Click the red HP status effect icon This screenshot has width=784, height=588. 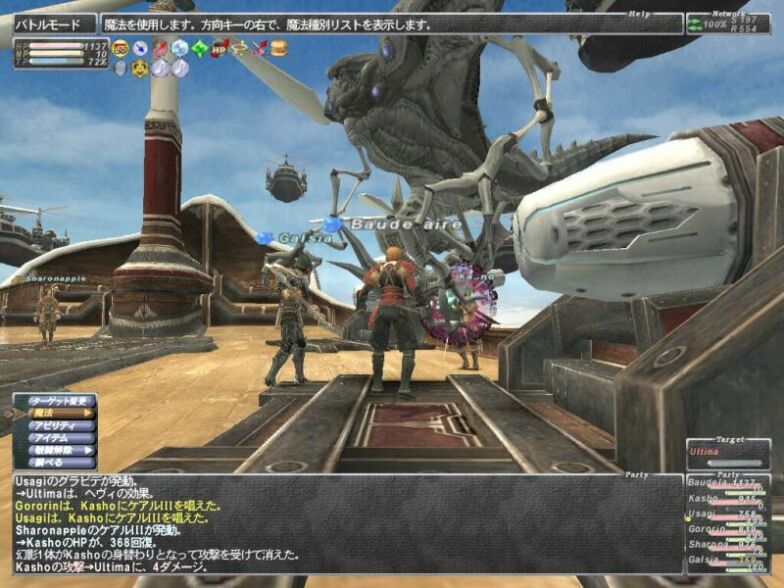point(219,47)
